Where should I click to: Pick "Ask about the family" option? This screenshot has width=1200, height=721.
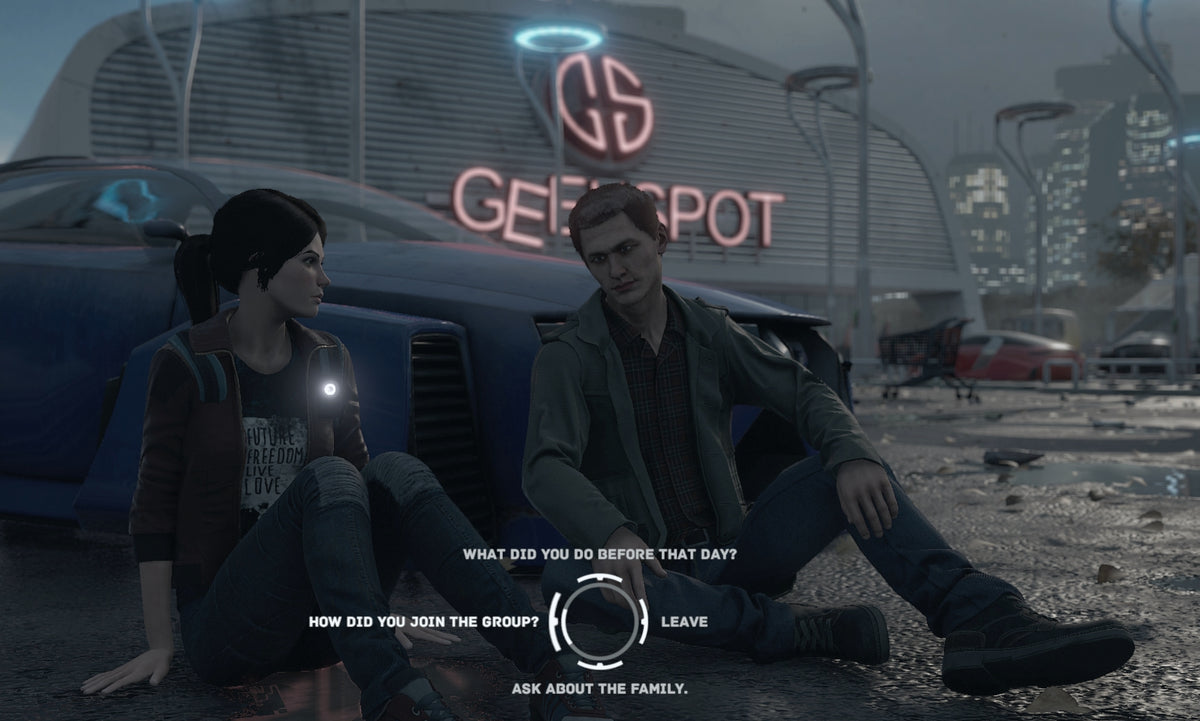point(600,689)
